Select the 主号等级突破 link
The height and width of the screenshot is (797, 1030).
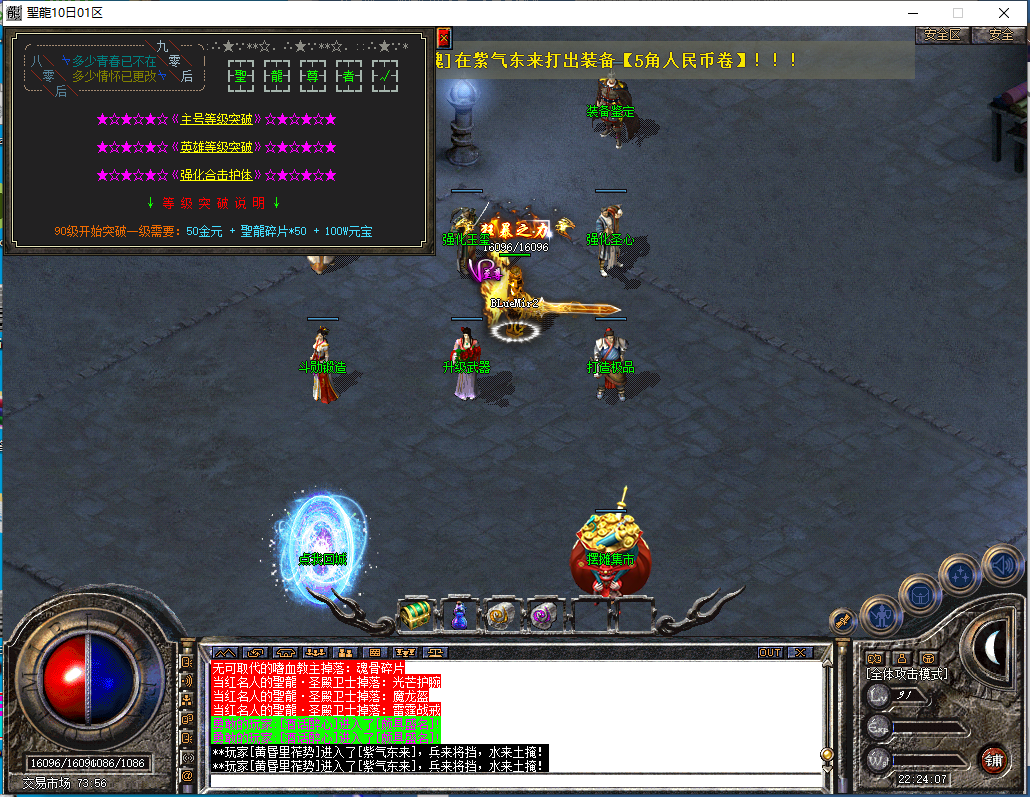pos(216,120)
